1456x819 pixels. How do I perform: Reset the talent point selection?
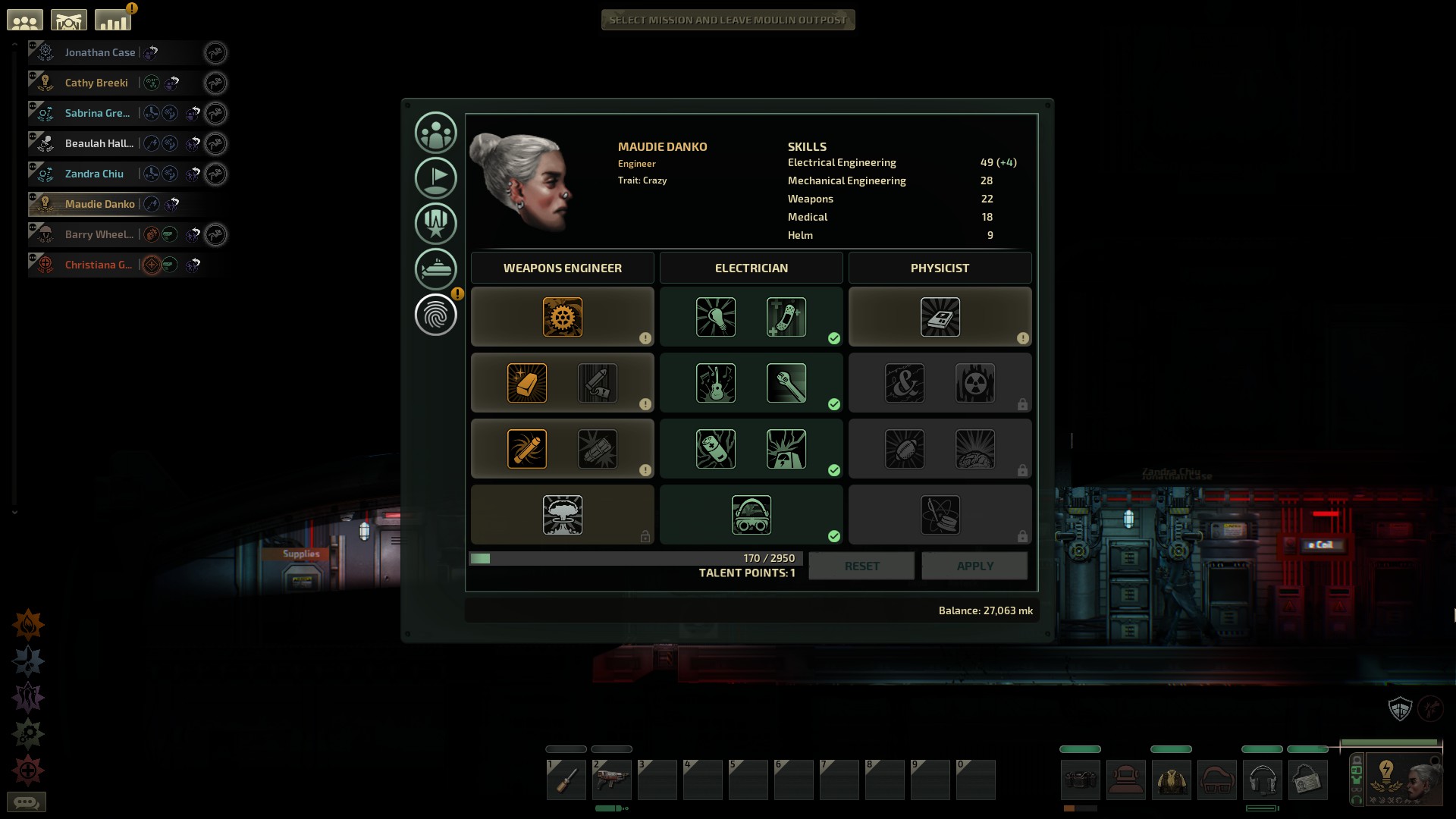[861, 566]
